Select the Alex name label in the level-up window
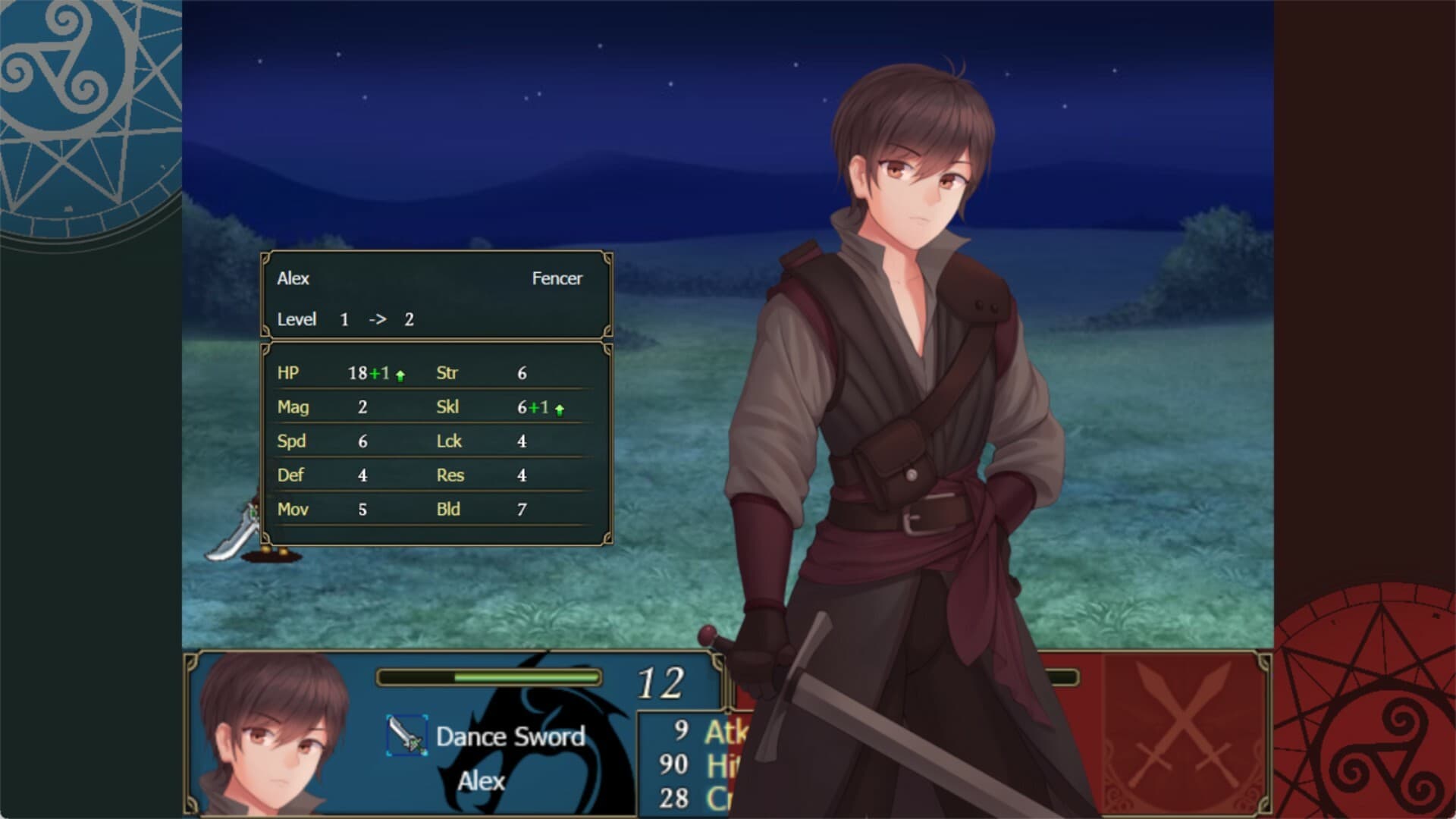The height and width of the screenshot is (819, 1456). tap(293, 279)
